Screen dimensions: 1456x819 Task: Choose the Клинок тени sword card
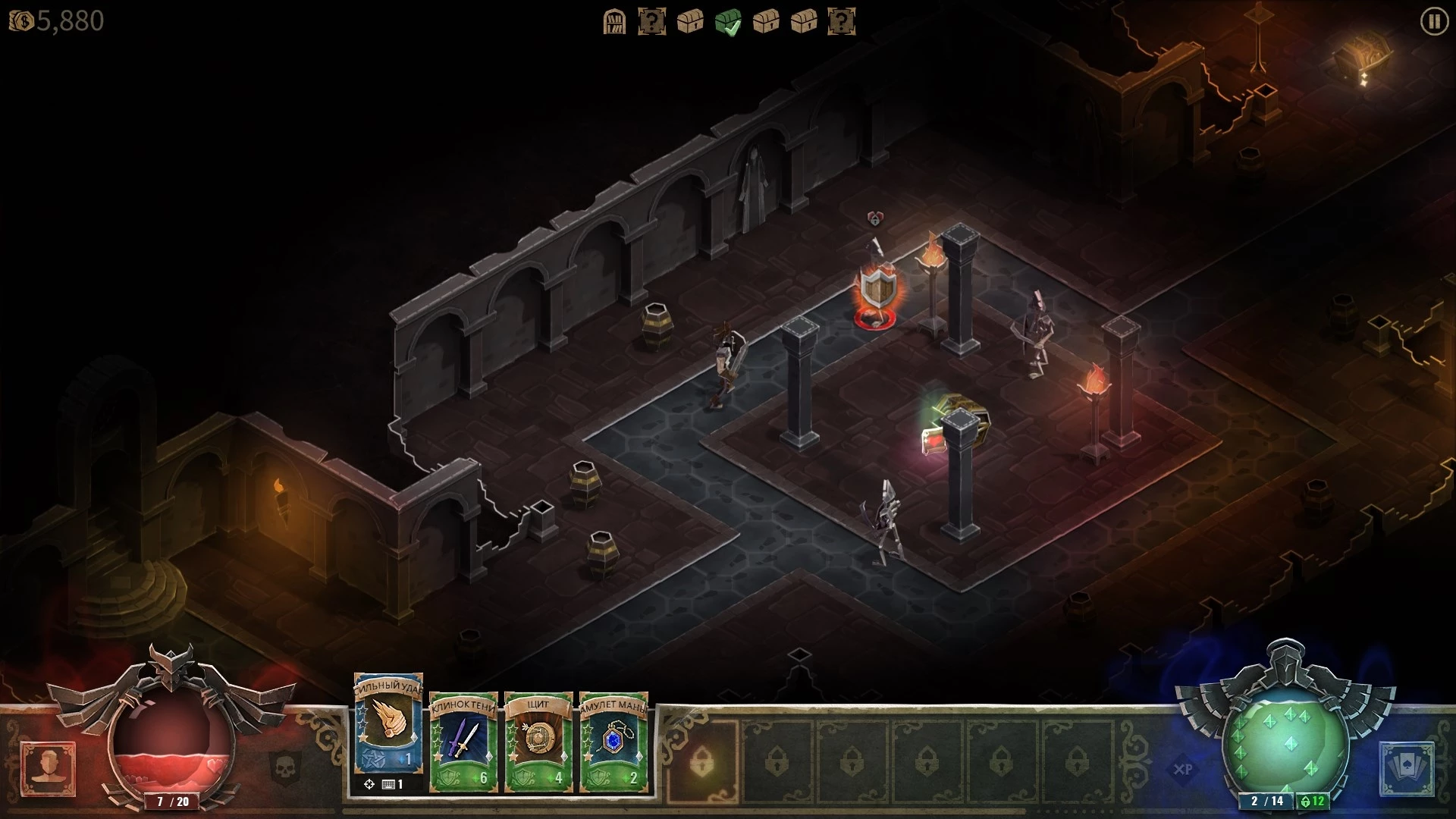click(x=463, y=740)
